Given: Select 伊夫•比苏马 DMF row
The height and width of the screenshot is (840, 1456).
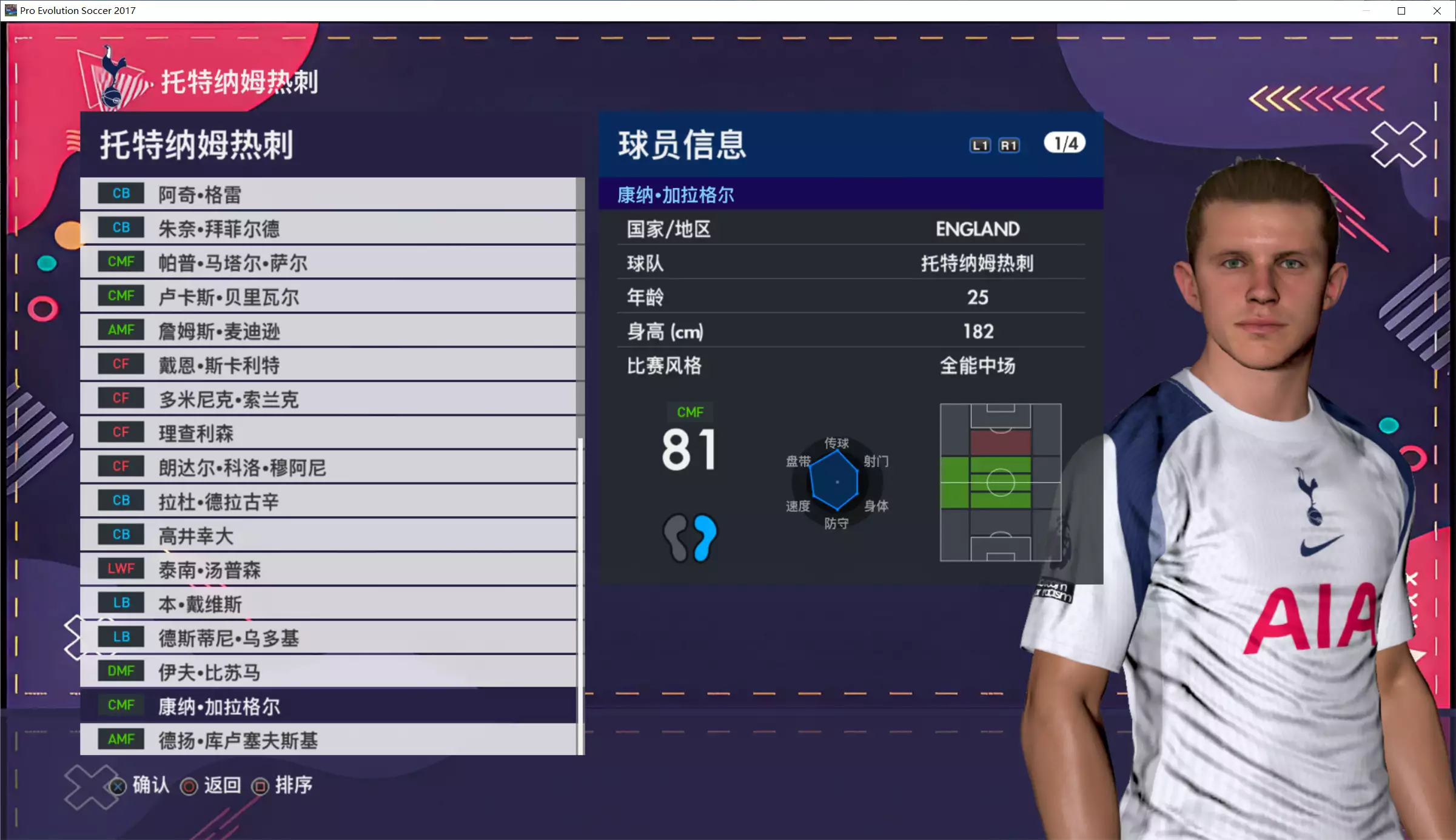Looking at the screenshot, I should pos(327,672).
